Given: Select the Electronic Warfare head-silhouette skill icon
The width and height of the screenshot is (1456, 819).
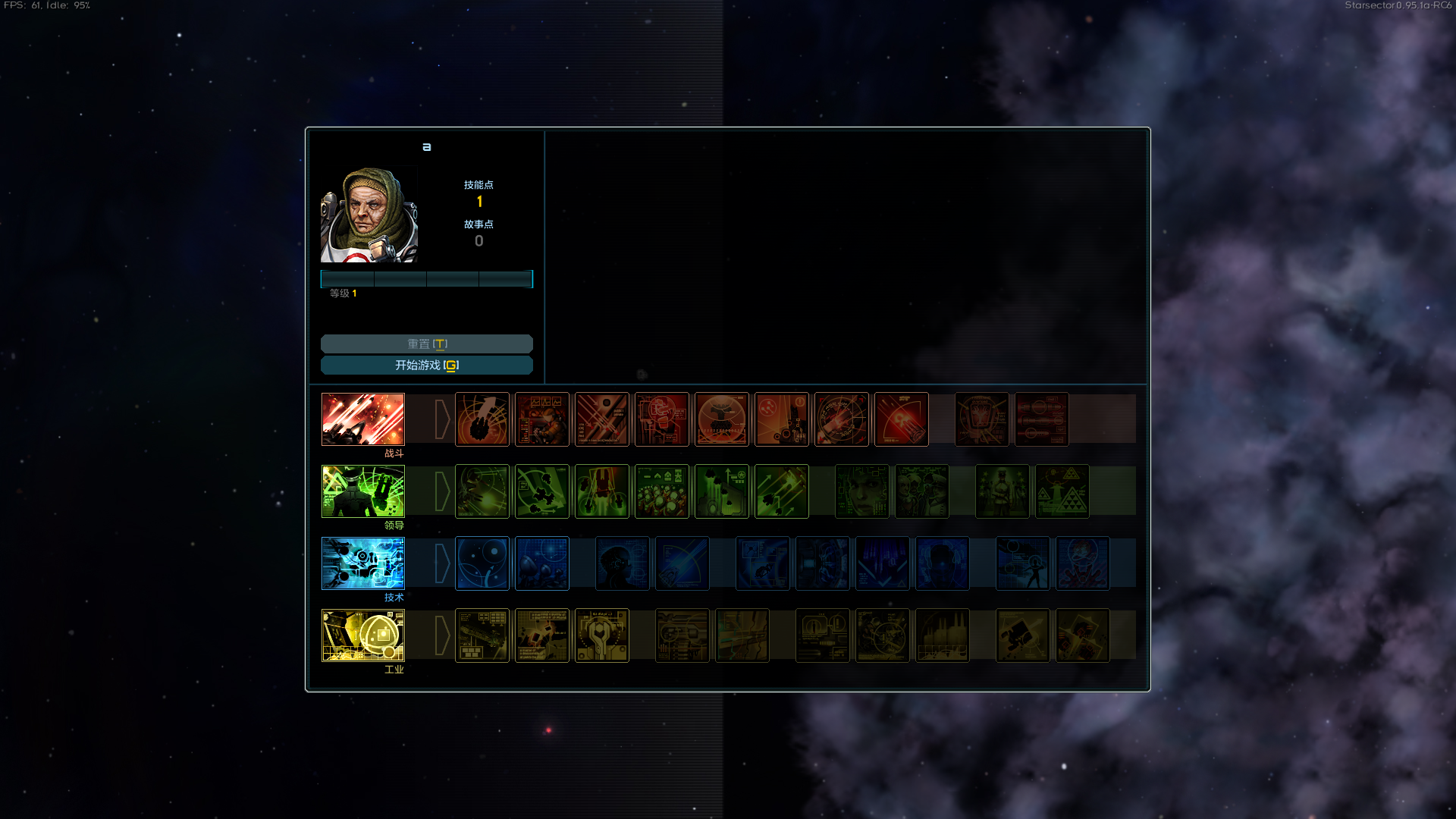Looking at the screenshot, I should [623, 563].
